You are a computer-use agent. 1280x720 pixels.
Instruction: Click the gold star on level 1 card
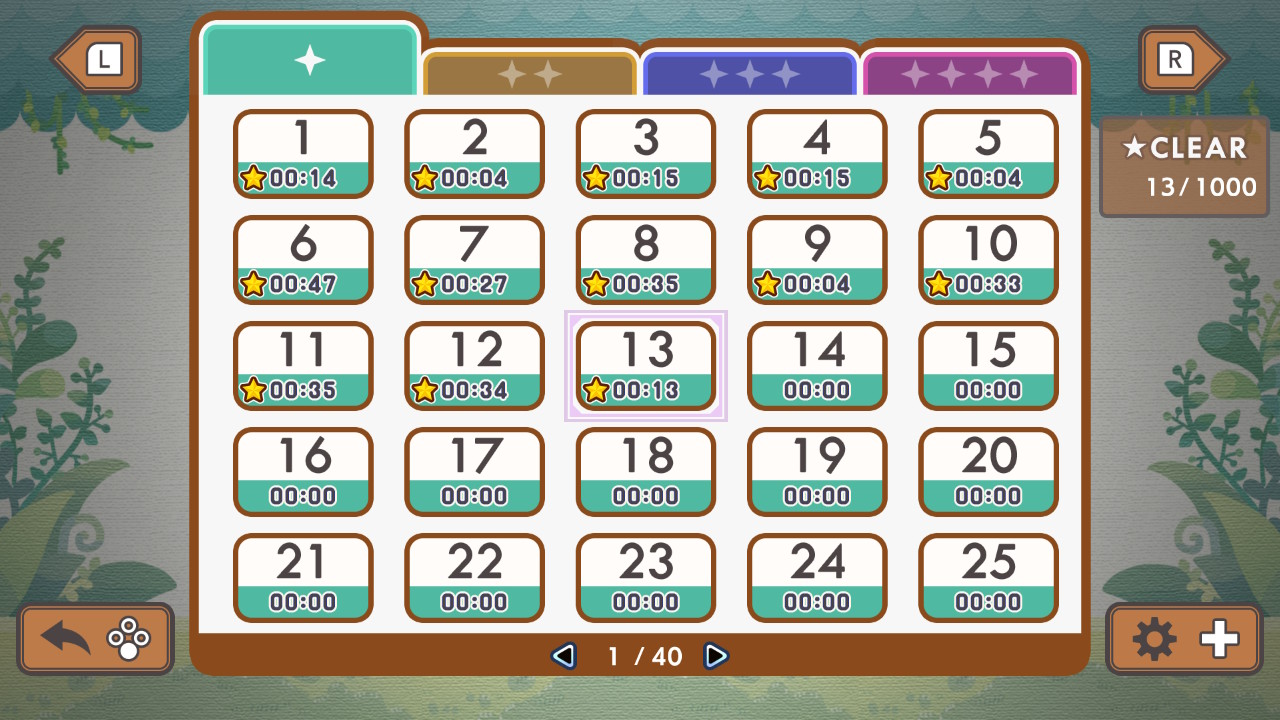tap(255, 179)
